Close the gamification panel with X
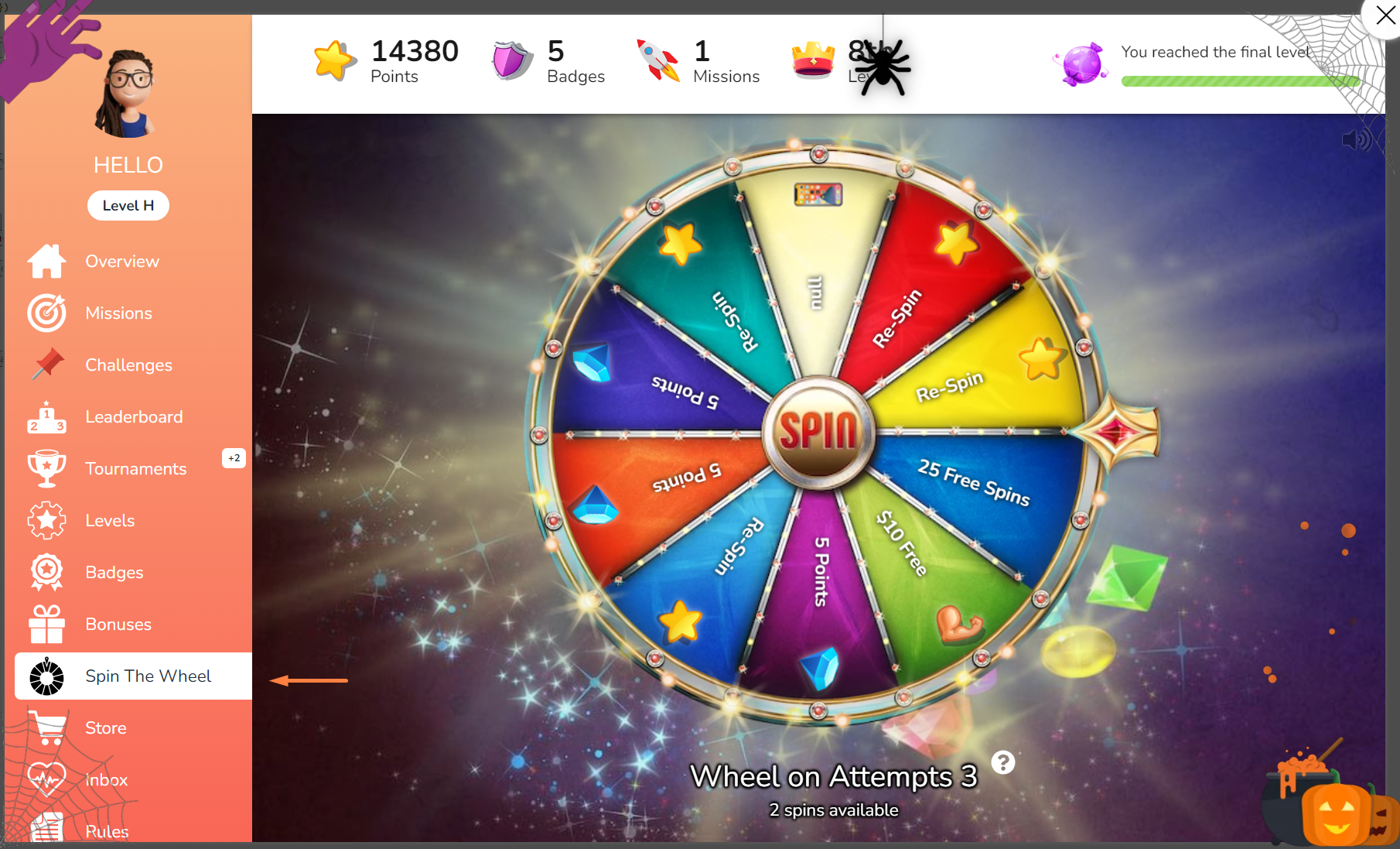The image size is (1400, 849). (x=1385, y=15)
